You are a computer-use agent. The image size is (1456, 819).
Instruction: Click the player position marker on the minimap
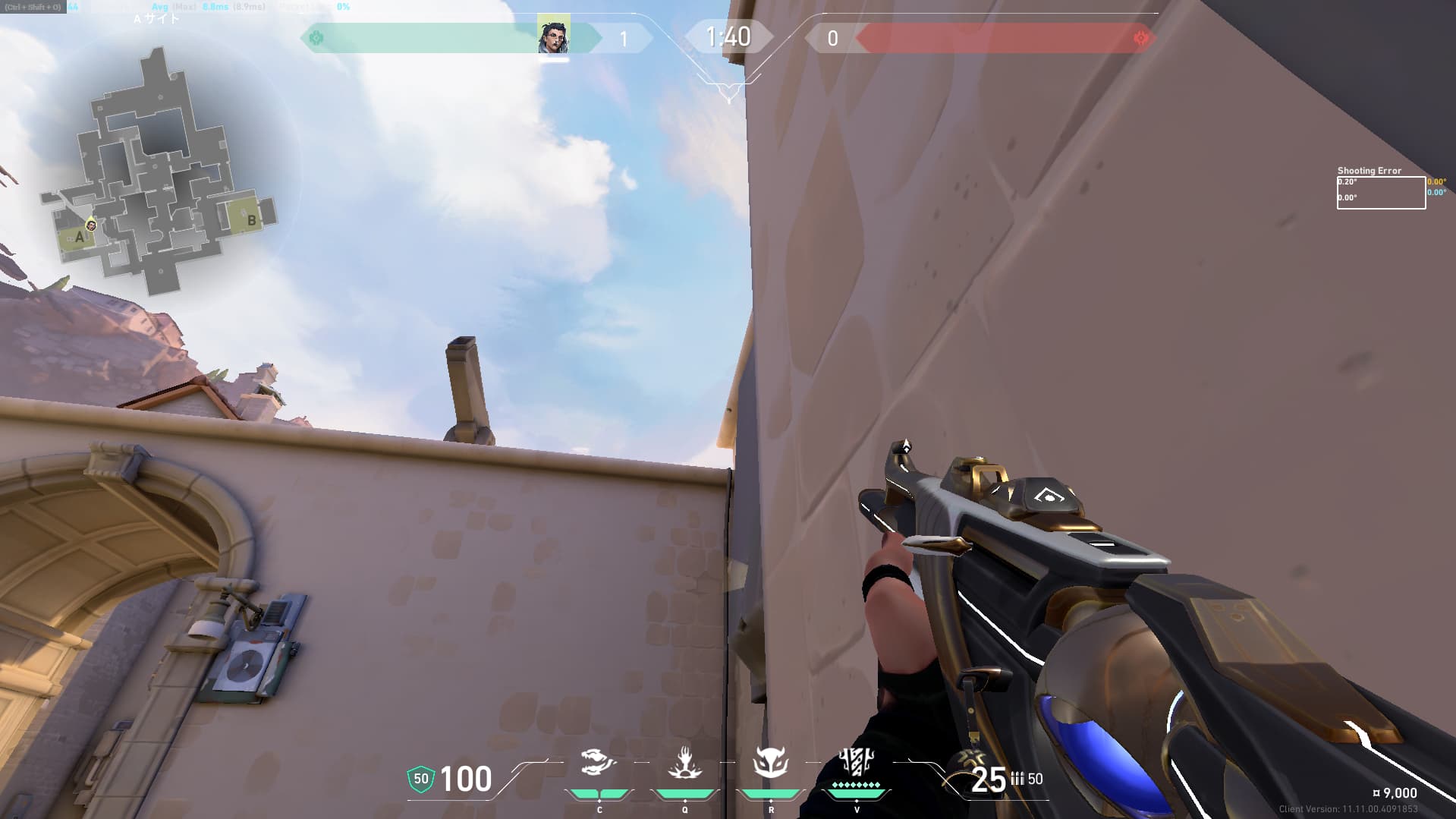pos(91,225)
